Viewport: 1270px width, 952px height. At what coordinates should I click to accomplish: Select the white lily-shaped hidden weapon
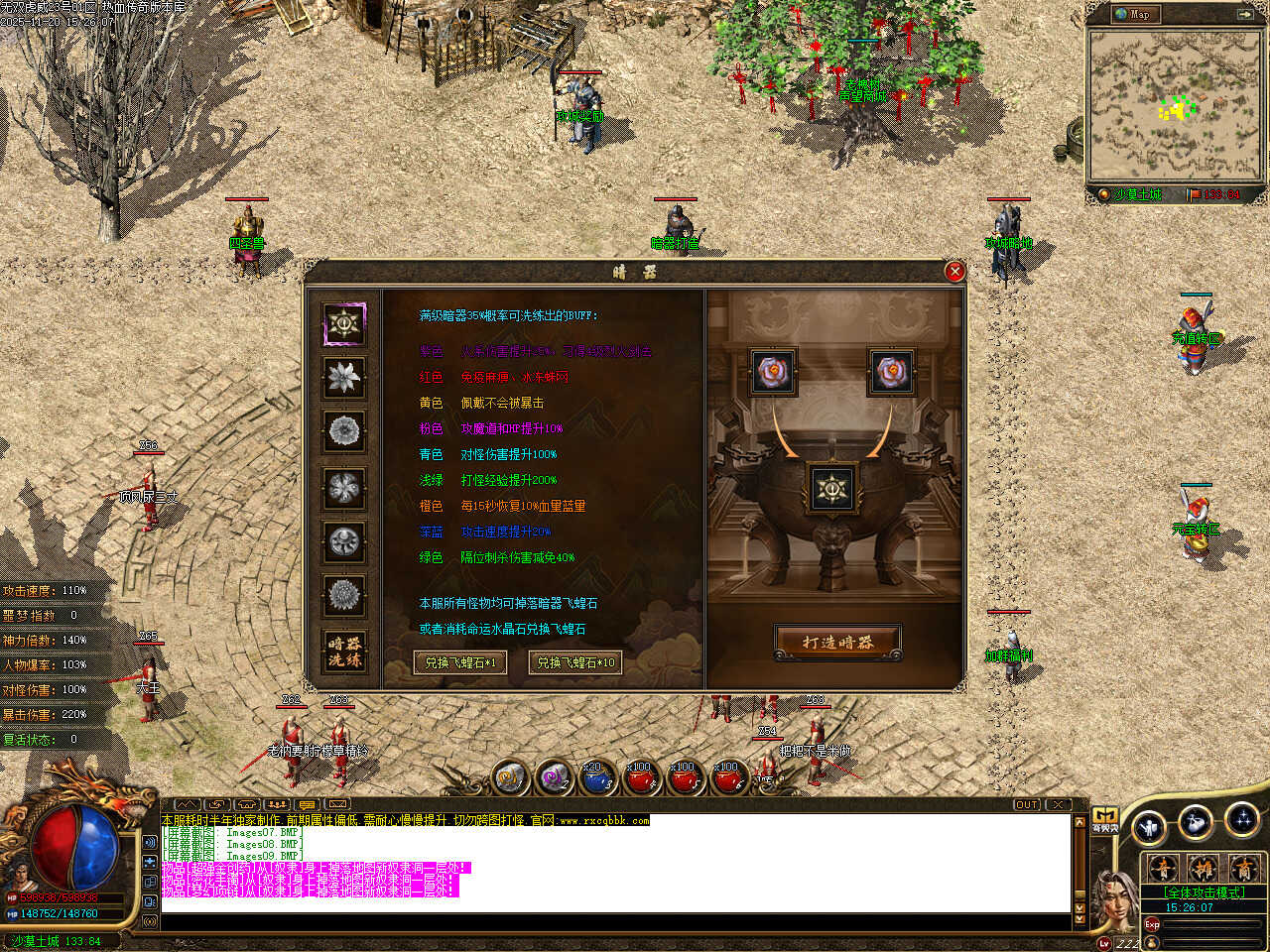[x=344, y=377]
